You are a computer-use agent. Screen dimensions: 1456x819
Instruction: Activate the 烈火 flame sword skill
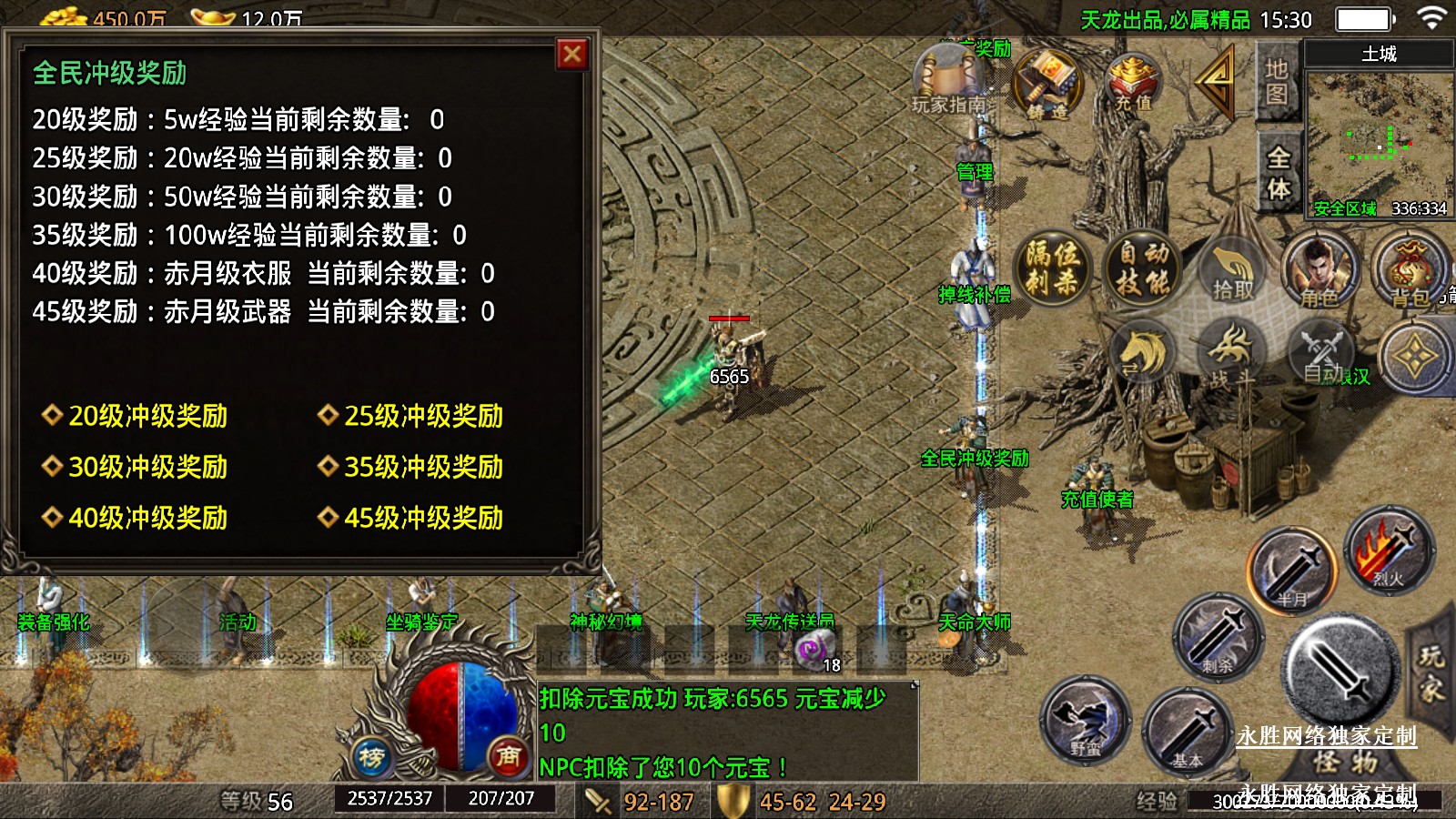[x=1389, y=551]
